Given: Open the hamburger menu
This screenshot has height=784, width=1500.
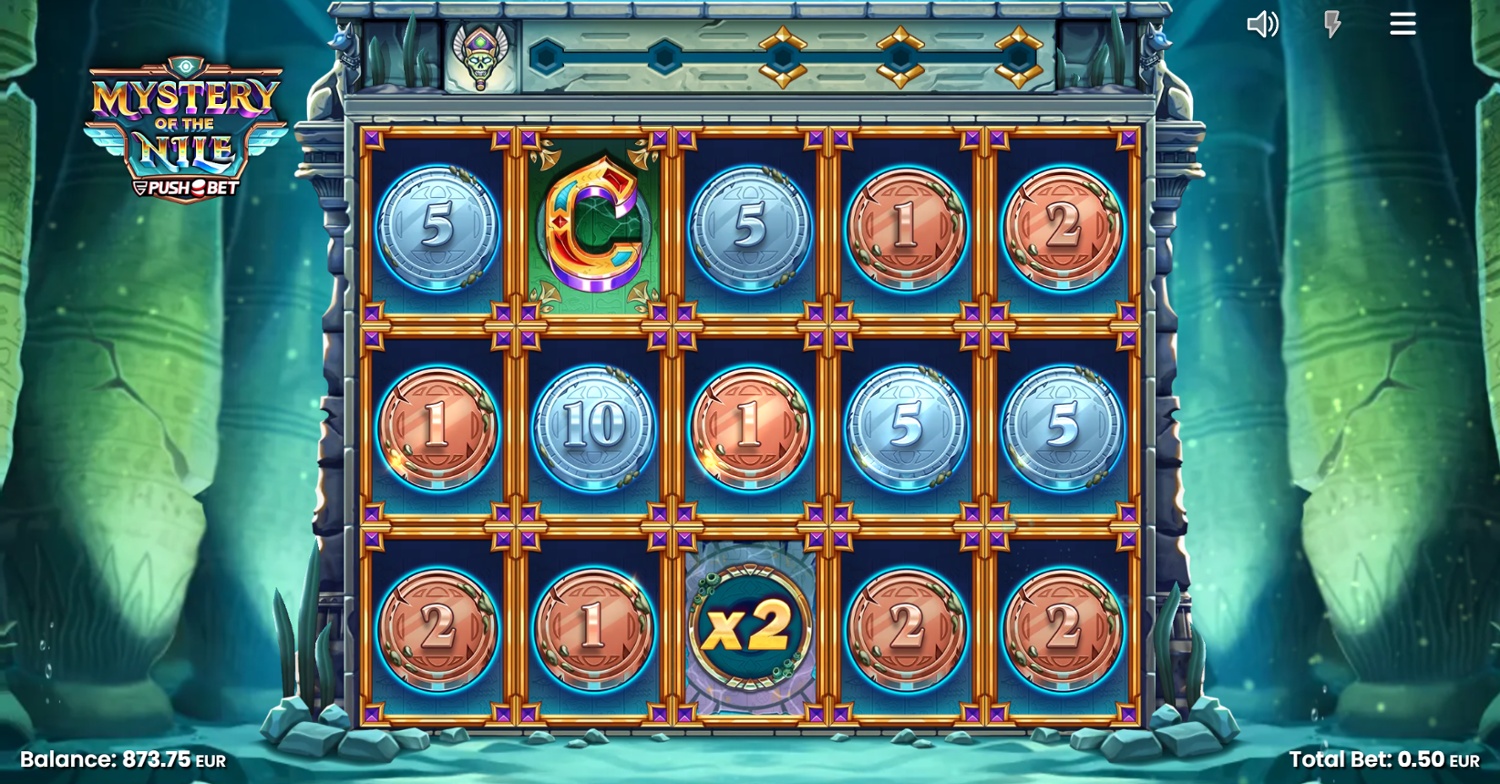Looking at the screenshot, I should pos(1402,24).
